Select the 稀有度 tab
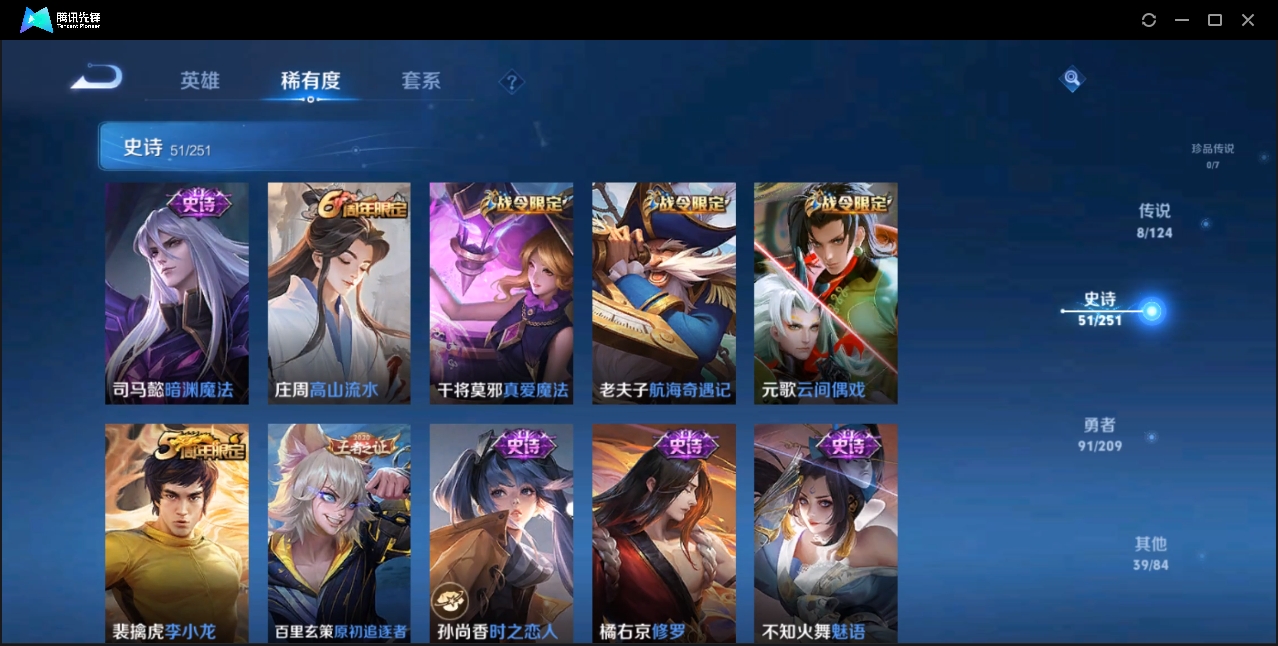This screenshot has height=646, width=1278. pos(310,81)
